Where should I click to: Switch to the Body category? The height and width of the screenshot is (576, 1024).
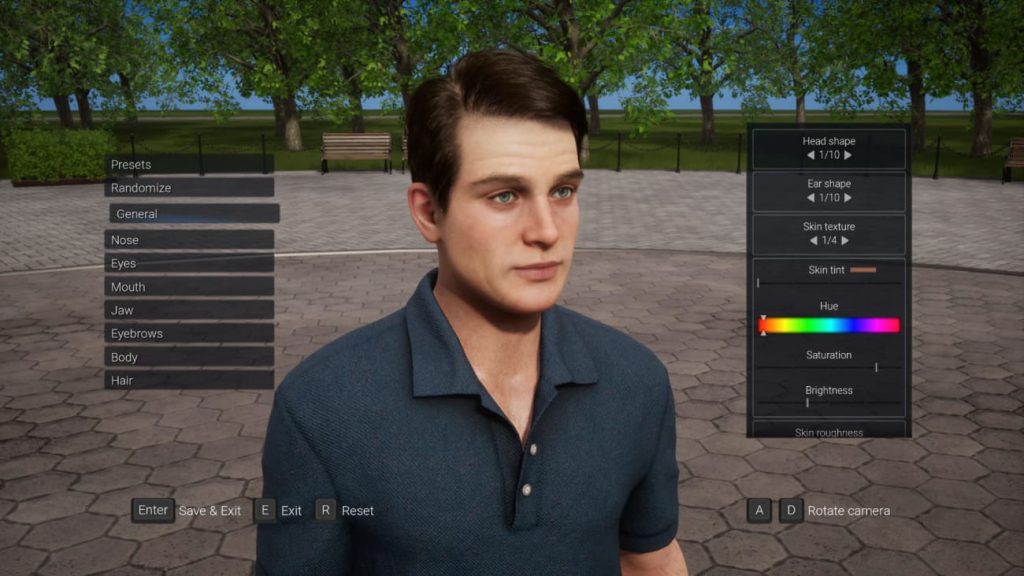pos(188,357)
